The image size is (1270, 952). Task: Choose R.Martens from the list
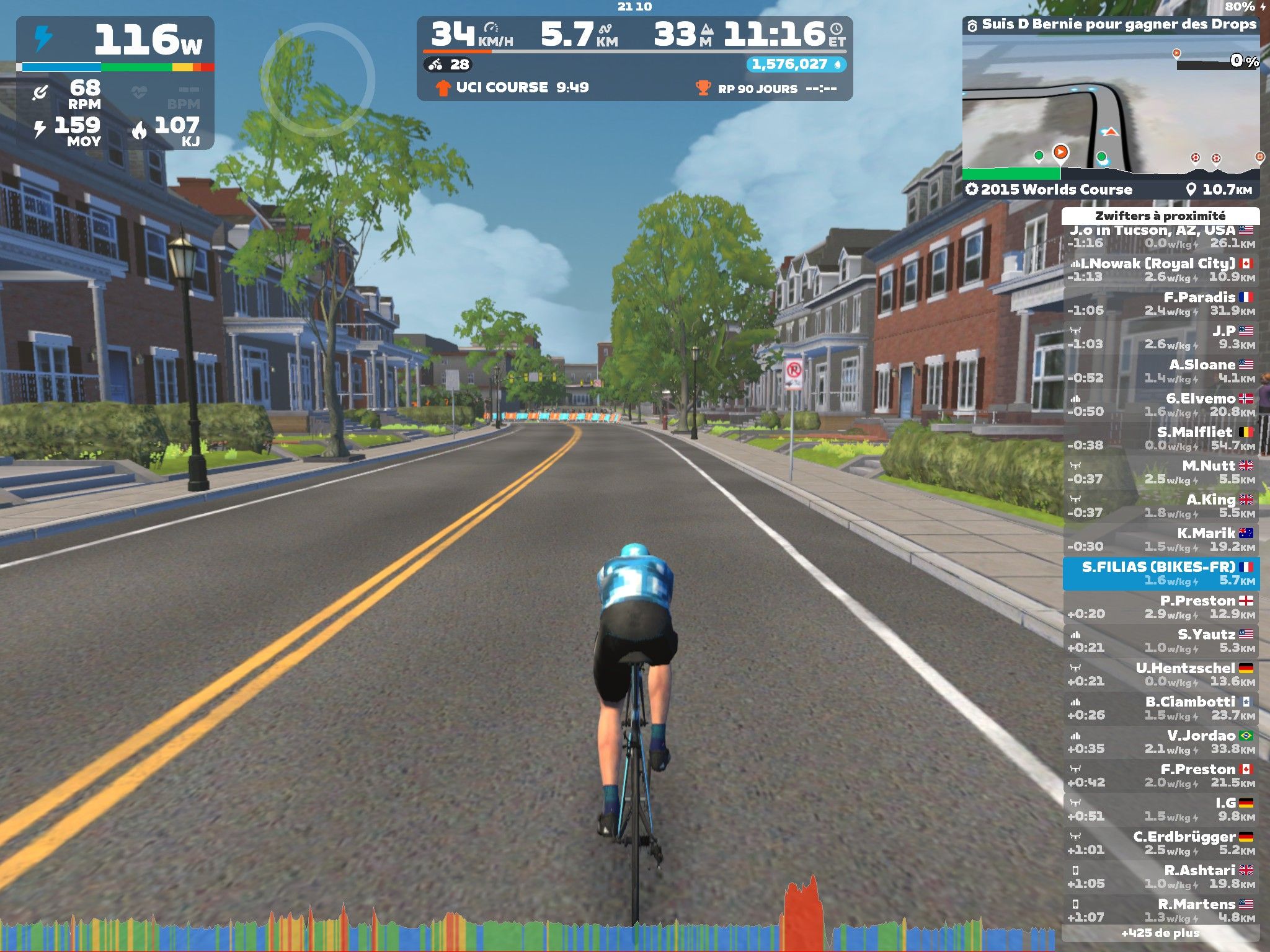pos(1161,910)
